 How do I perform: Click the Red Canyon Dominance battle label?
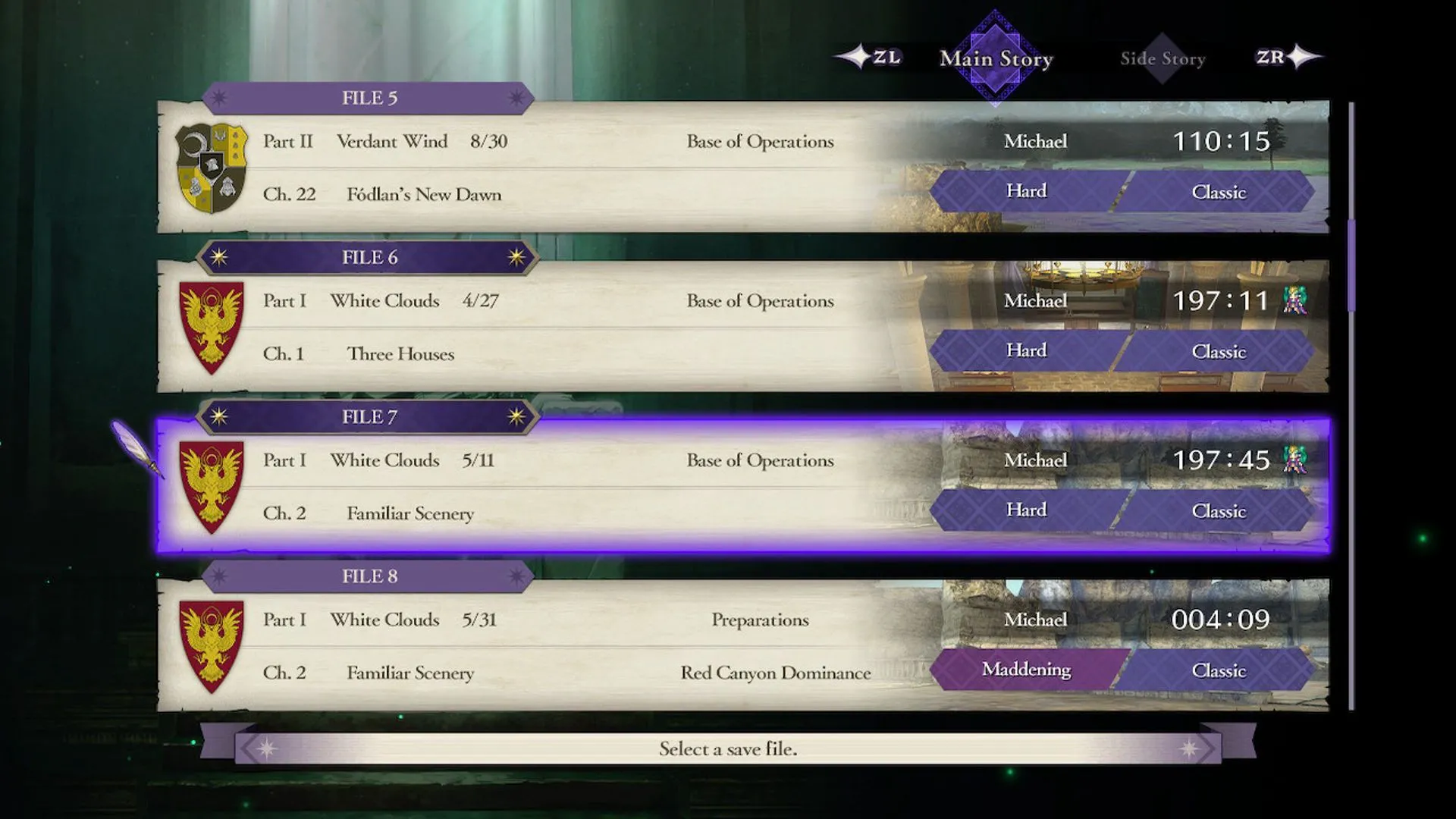click(775, 673)
